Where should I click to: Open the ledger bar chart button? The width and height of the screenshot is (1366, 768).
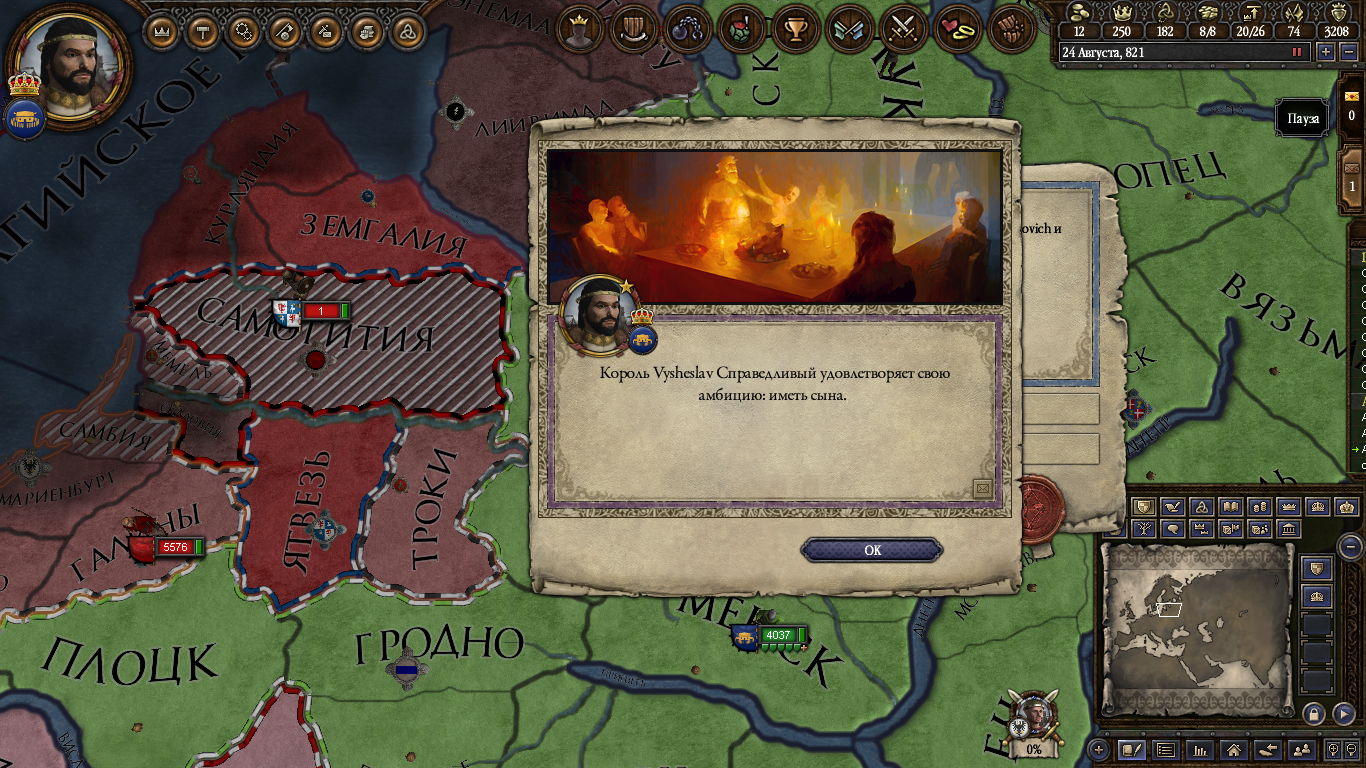point(1199,749)
